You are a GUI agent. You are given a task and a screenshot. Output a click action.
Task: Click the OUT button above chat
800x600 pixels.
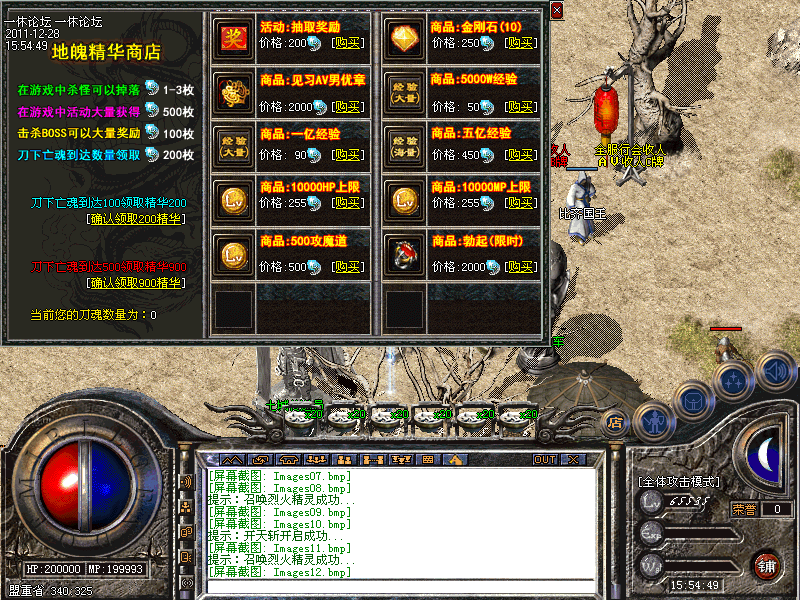(x=544, y=460)
